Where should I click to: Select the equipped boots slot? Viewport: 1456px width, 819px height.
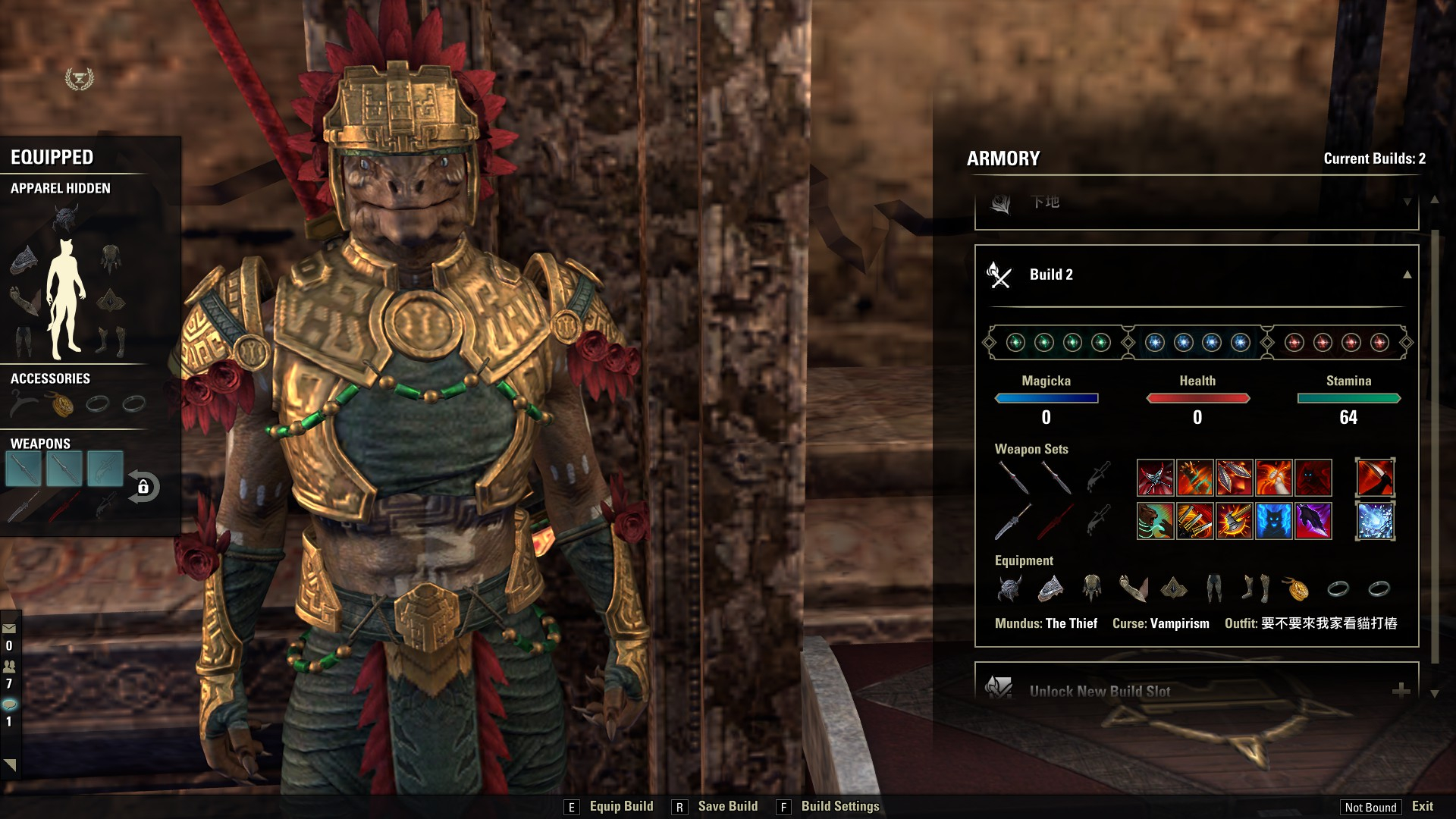(111, 340)
